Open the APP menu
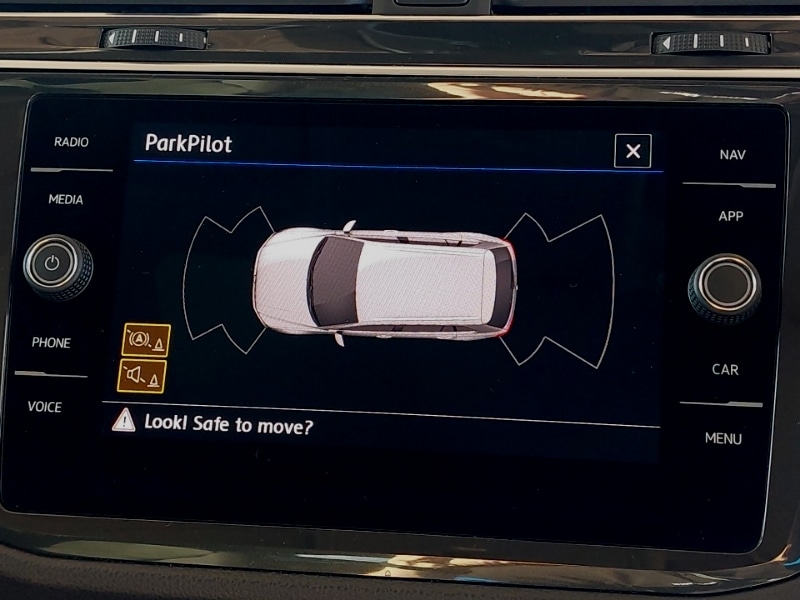Image resolution: width=800 pixels, height=600 pixels. tap(731, 216)
